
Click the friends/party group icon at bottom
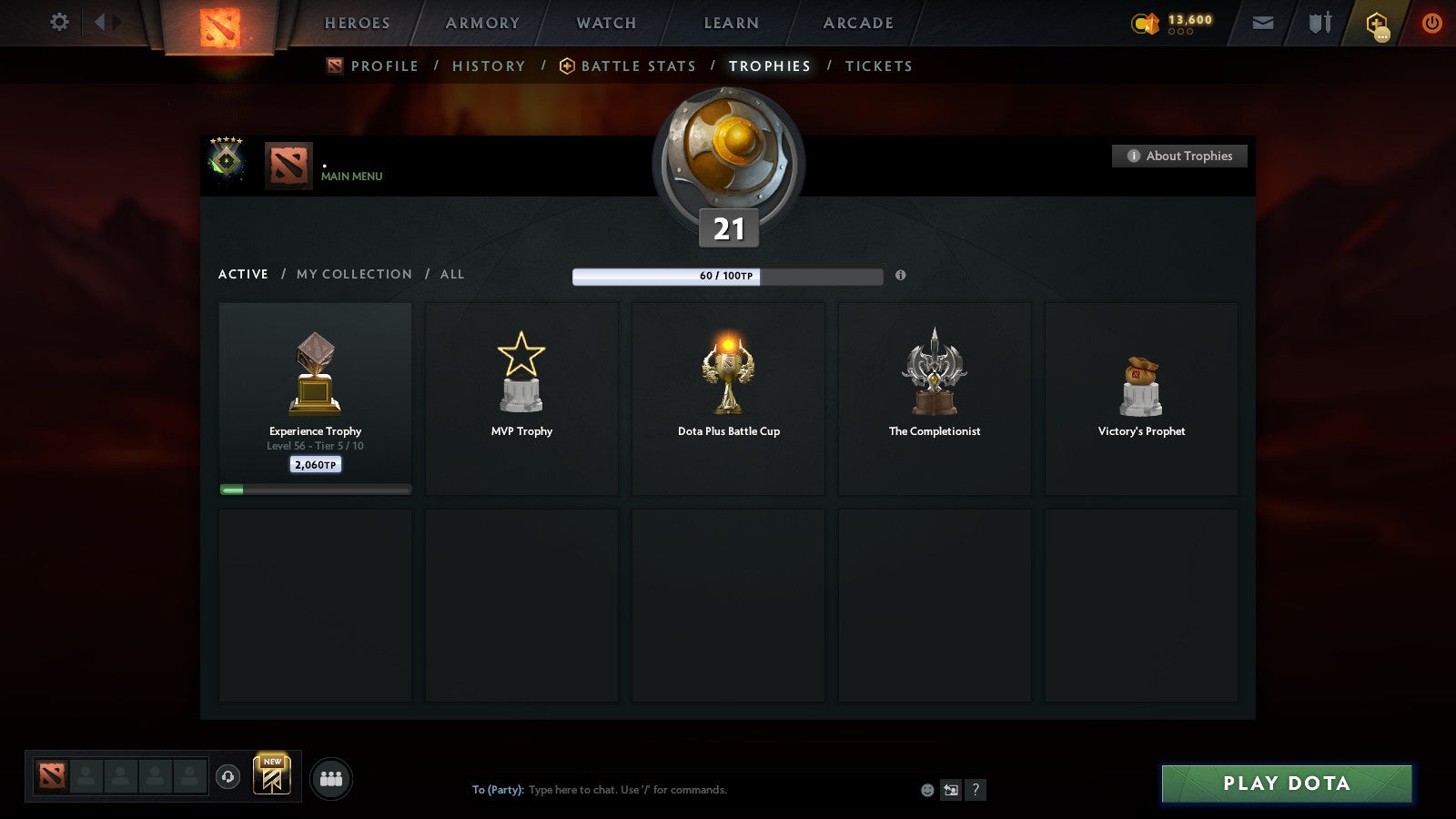(x=332, y=778)
